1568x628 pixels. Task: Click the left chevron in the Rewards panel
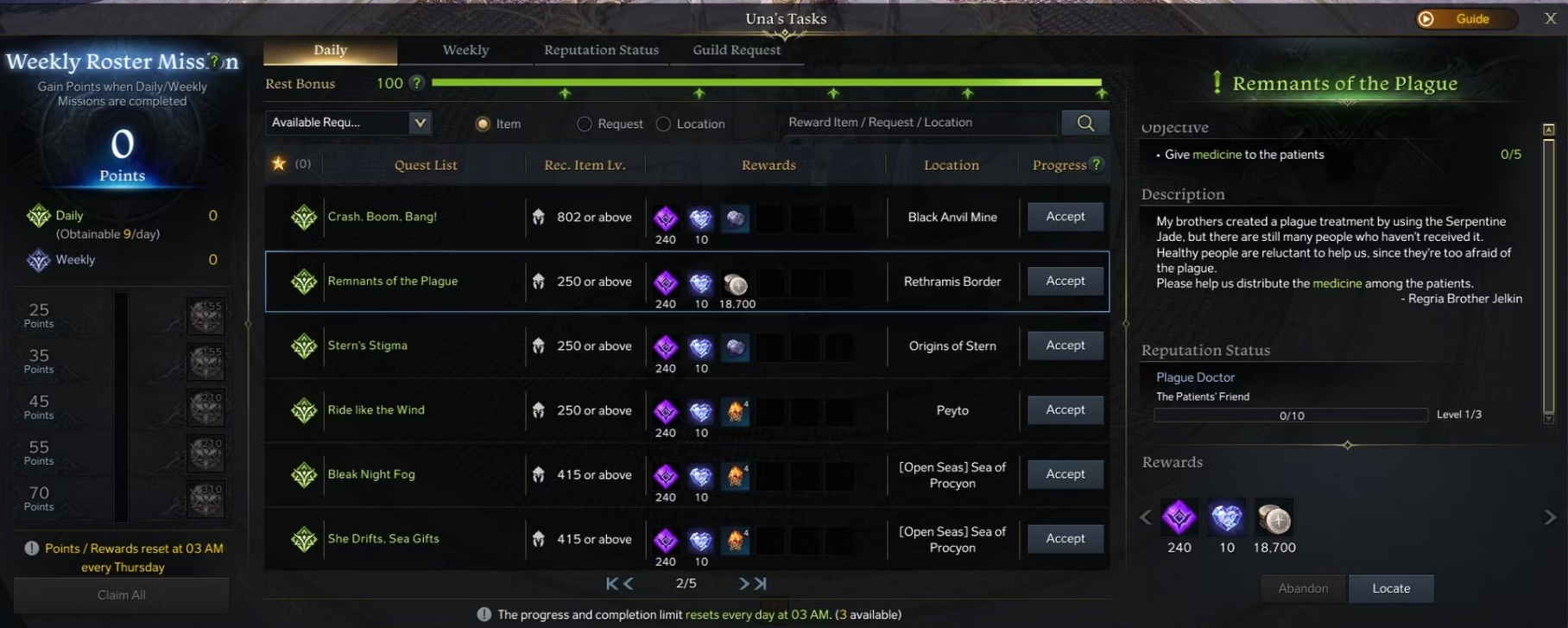[x=1145, y=517]
